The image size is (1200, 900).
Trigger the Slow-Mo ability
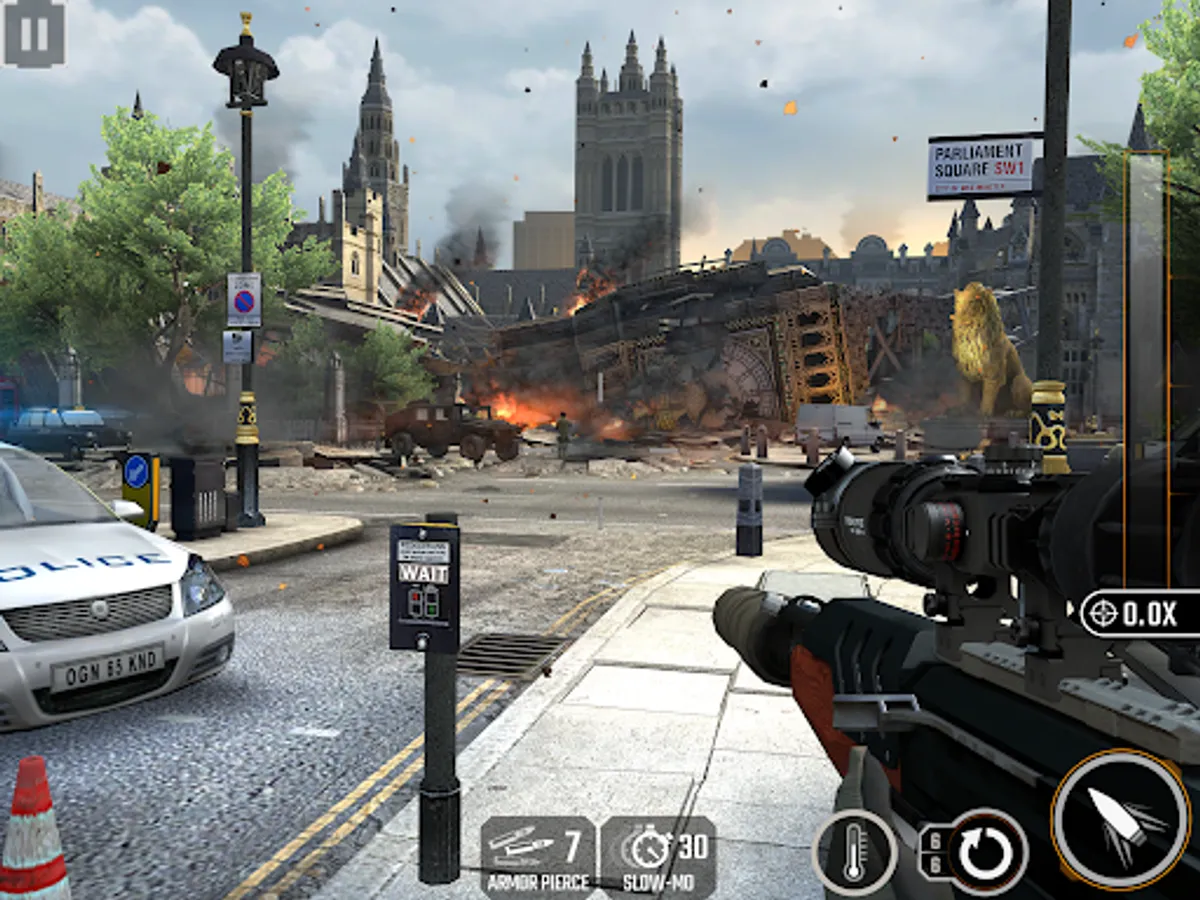click(x=657, y=856)
